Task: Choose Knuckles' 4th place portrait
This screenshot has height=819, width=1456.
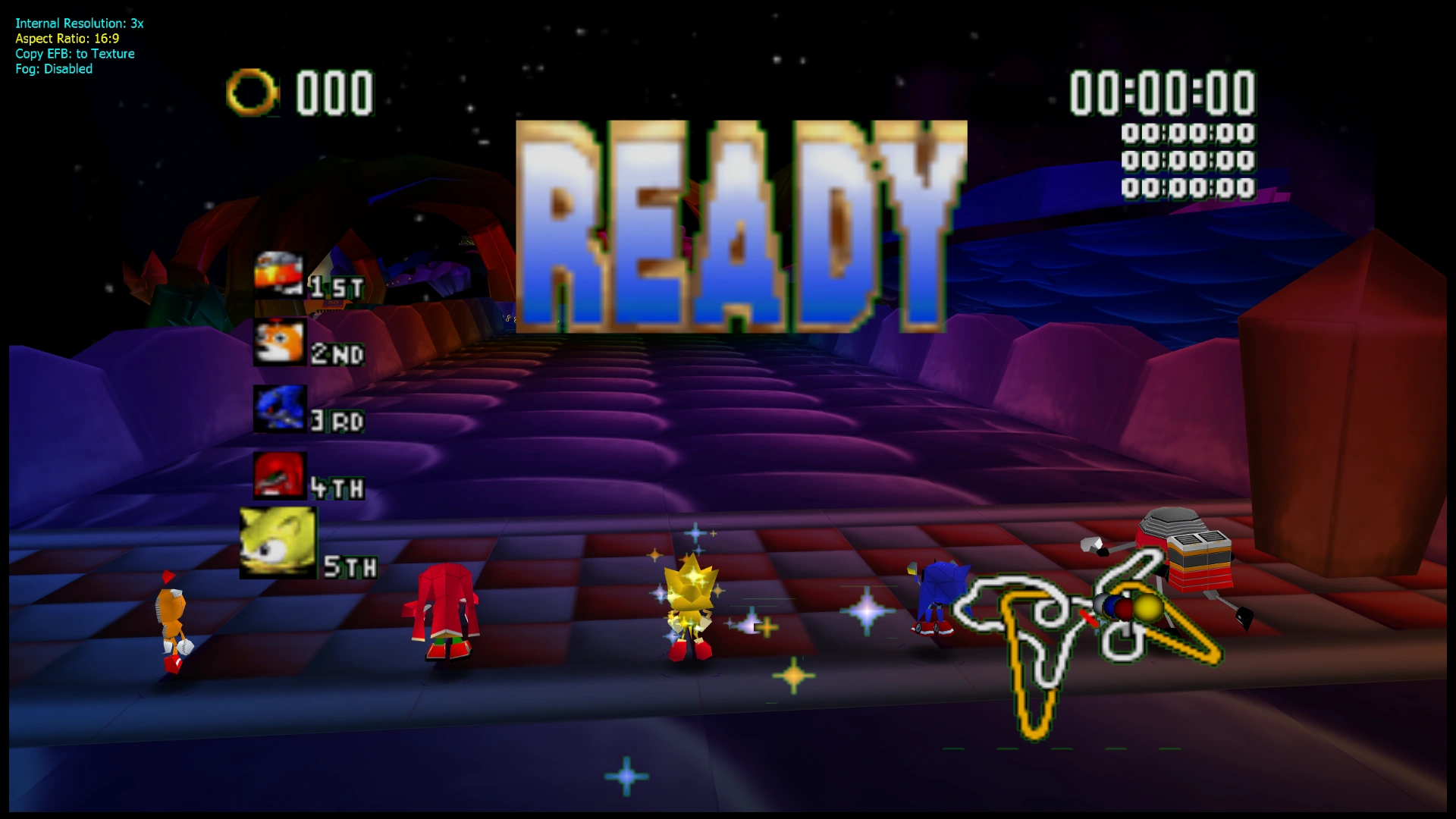Action: (279, 475)
